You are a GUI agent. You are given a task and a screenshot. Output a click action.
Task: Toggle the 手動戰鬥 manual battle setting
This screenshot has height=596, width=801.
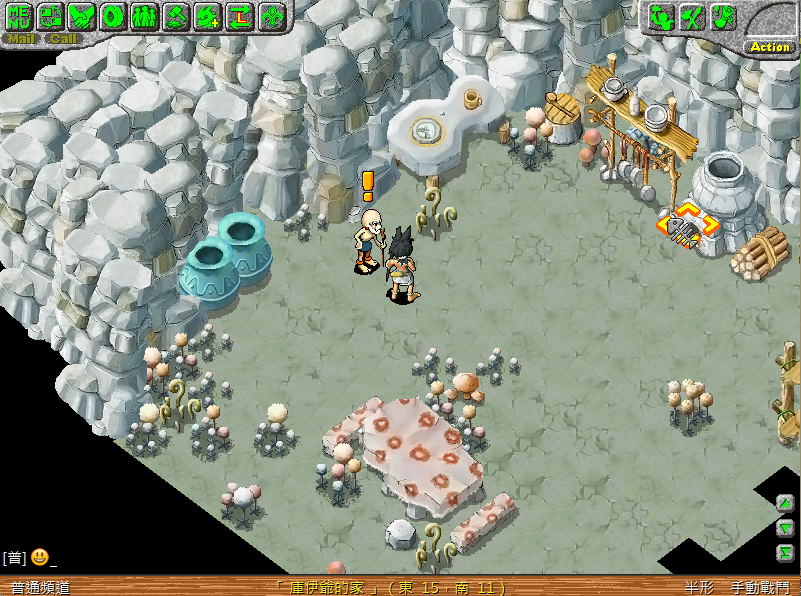click(758, 588)
